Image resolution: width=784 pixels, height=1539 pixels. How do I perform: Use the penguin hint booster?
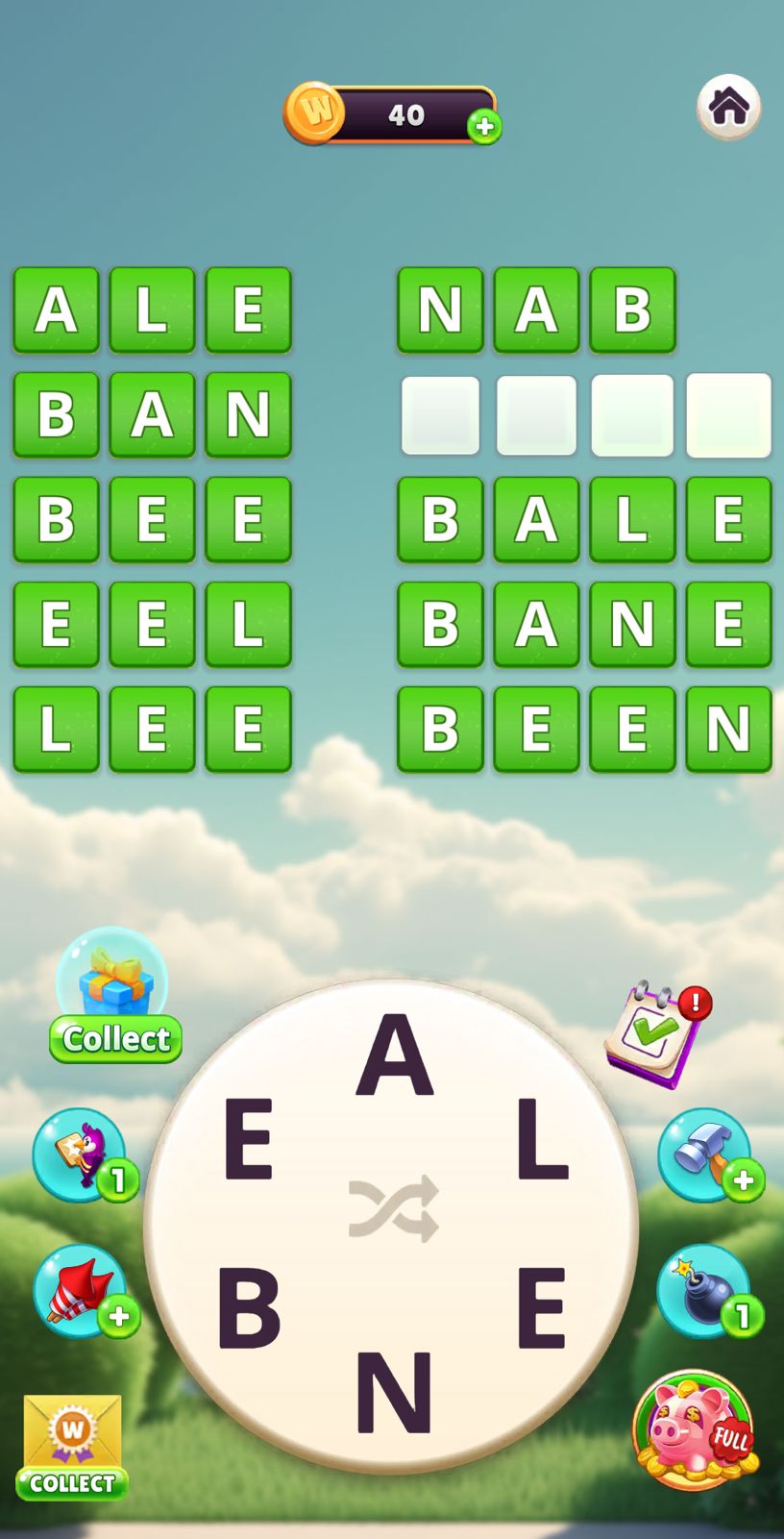(81, 1154)
